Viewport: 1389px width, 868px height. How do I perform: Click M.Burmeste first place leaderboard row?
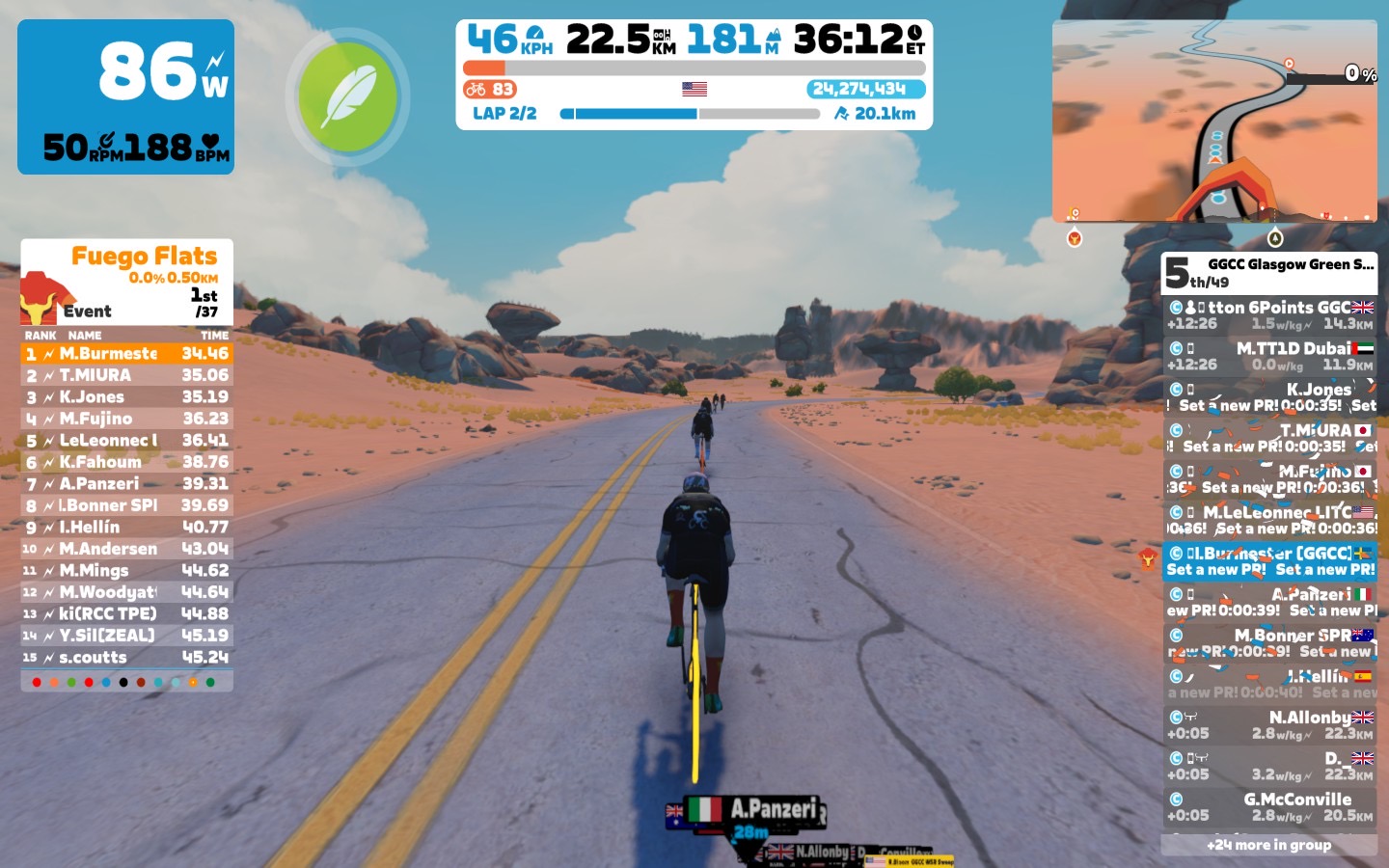point(126,354)
